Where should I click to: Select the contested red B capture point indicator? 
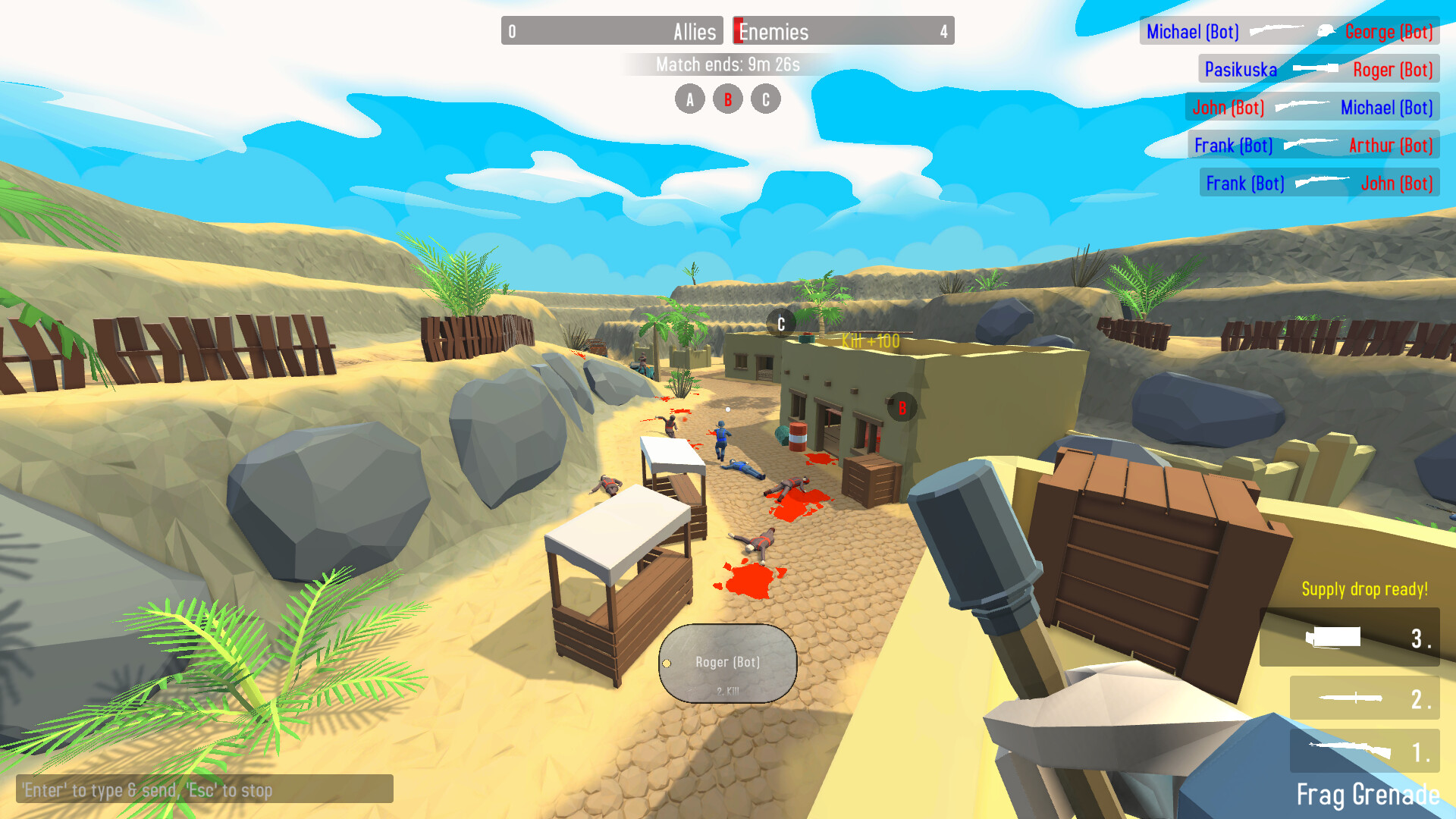[728, 99]
